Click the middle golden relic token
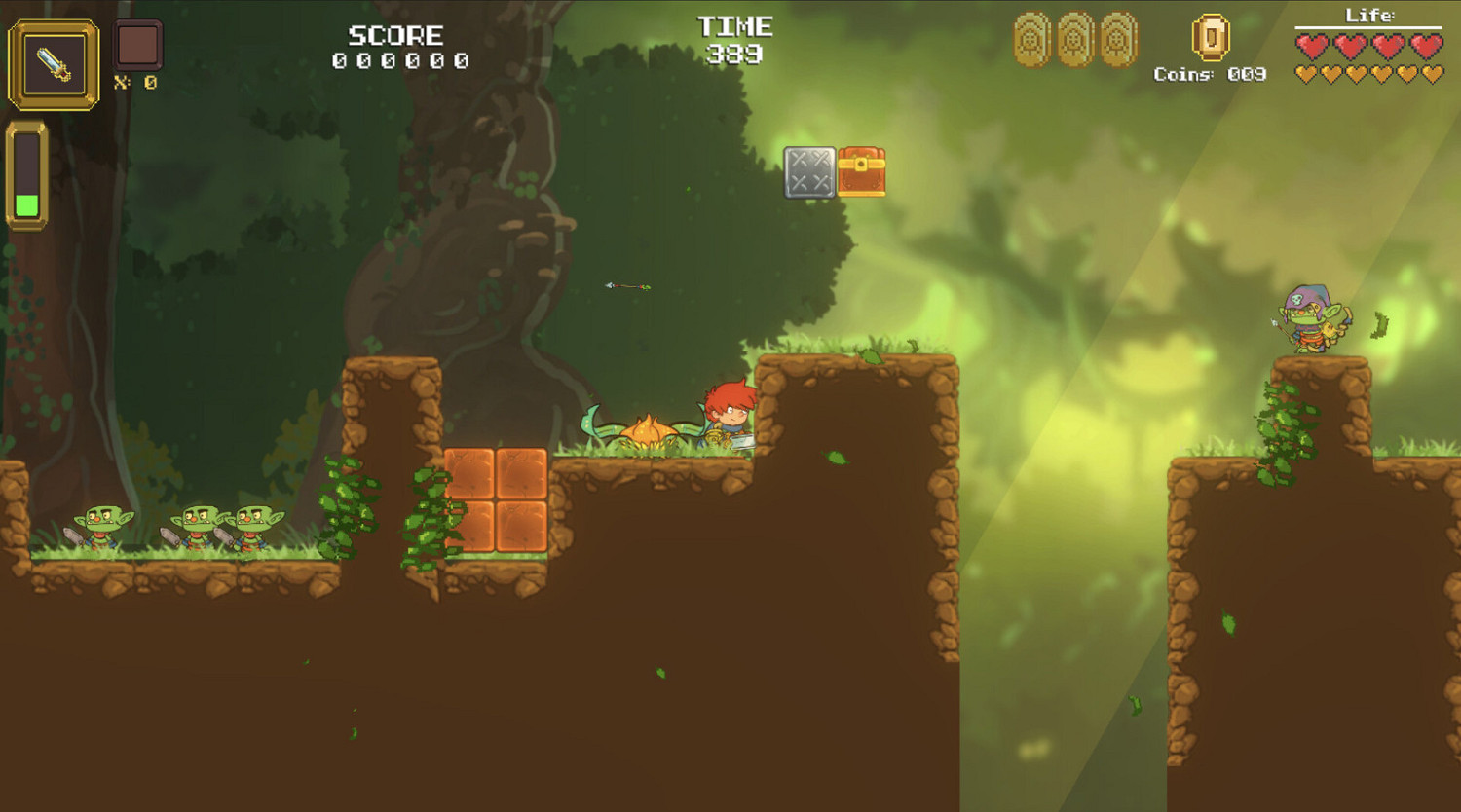The image size is (1461, 812). click(1073, 41)
